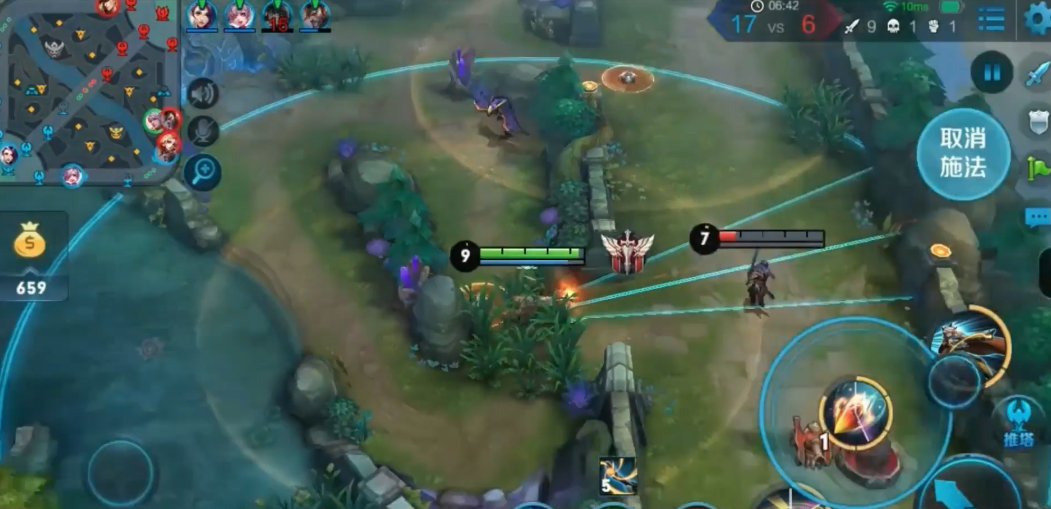The width and height of the screenshot is (1051, 509).
Task: Tap the virtual movement joystick
Action: click(x=120, y=472)
